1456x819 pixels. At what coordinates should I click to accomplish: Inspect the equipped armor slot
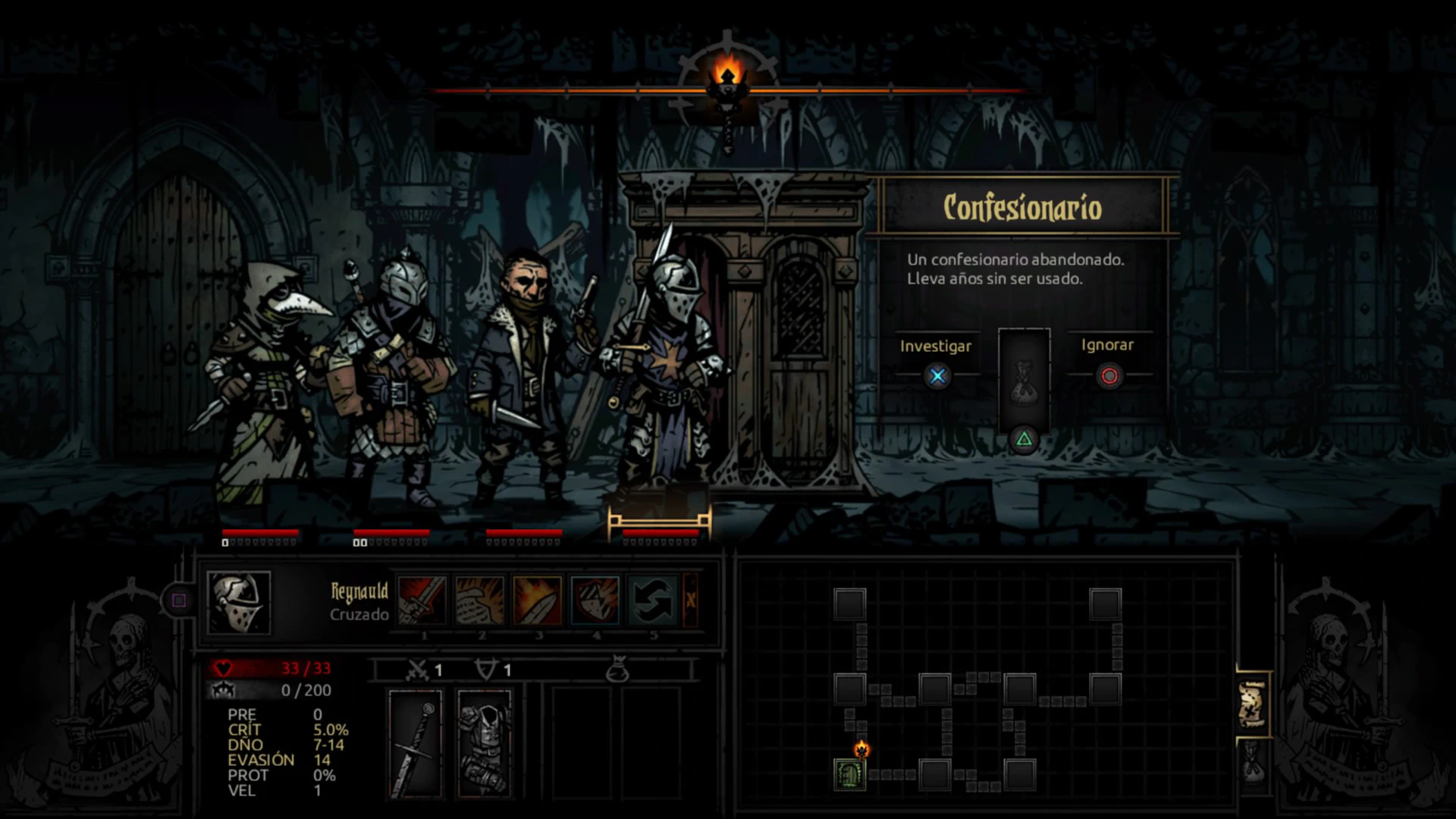tap(485, 743)
